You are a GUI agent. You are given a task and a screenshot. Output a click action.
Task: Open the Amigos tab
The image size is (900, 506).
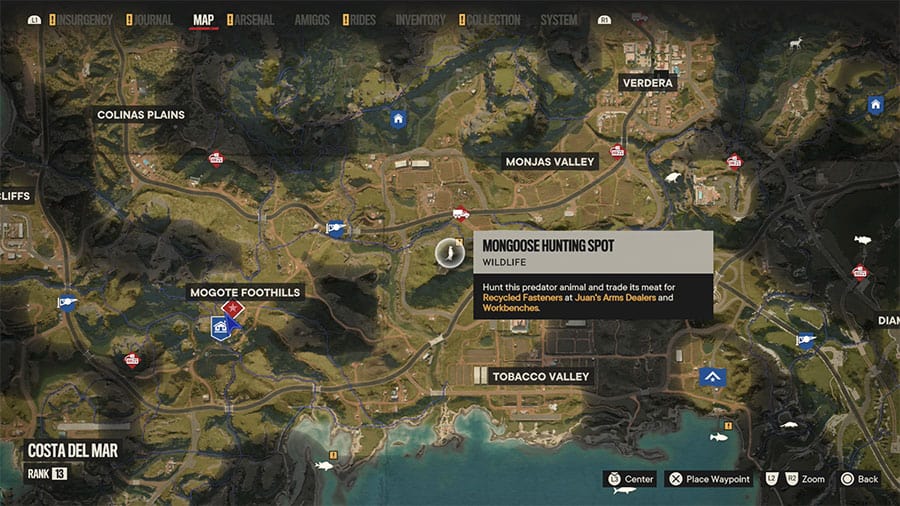(312, 20)
